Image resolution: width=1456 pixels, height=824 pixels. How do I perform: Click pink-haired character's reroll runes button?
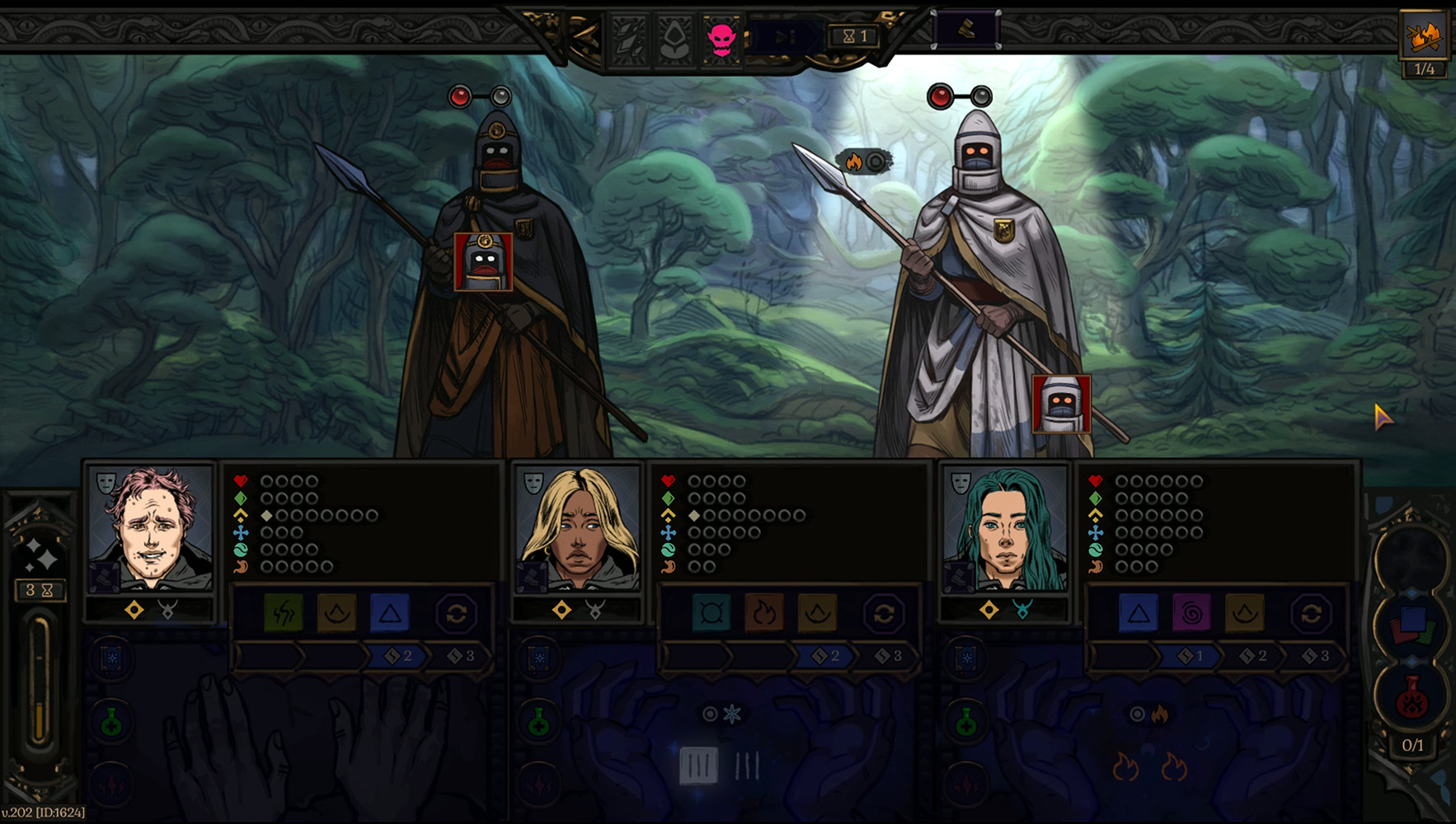(456, 614)
